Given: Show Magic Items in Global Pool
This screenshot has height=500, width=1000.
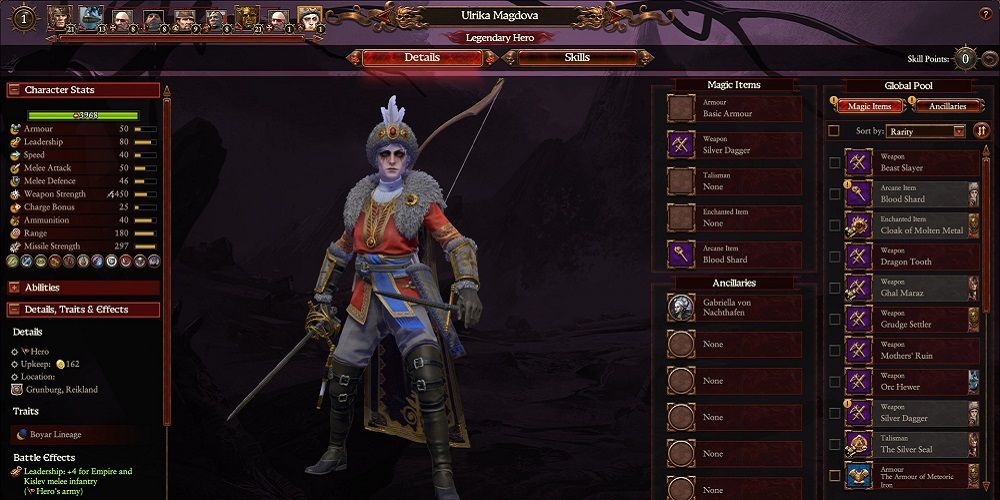Looking at the screenshot, I should click(868, 106).
